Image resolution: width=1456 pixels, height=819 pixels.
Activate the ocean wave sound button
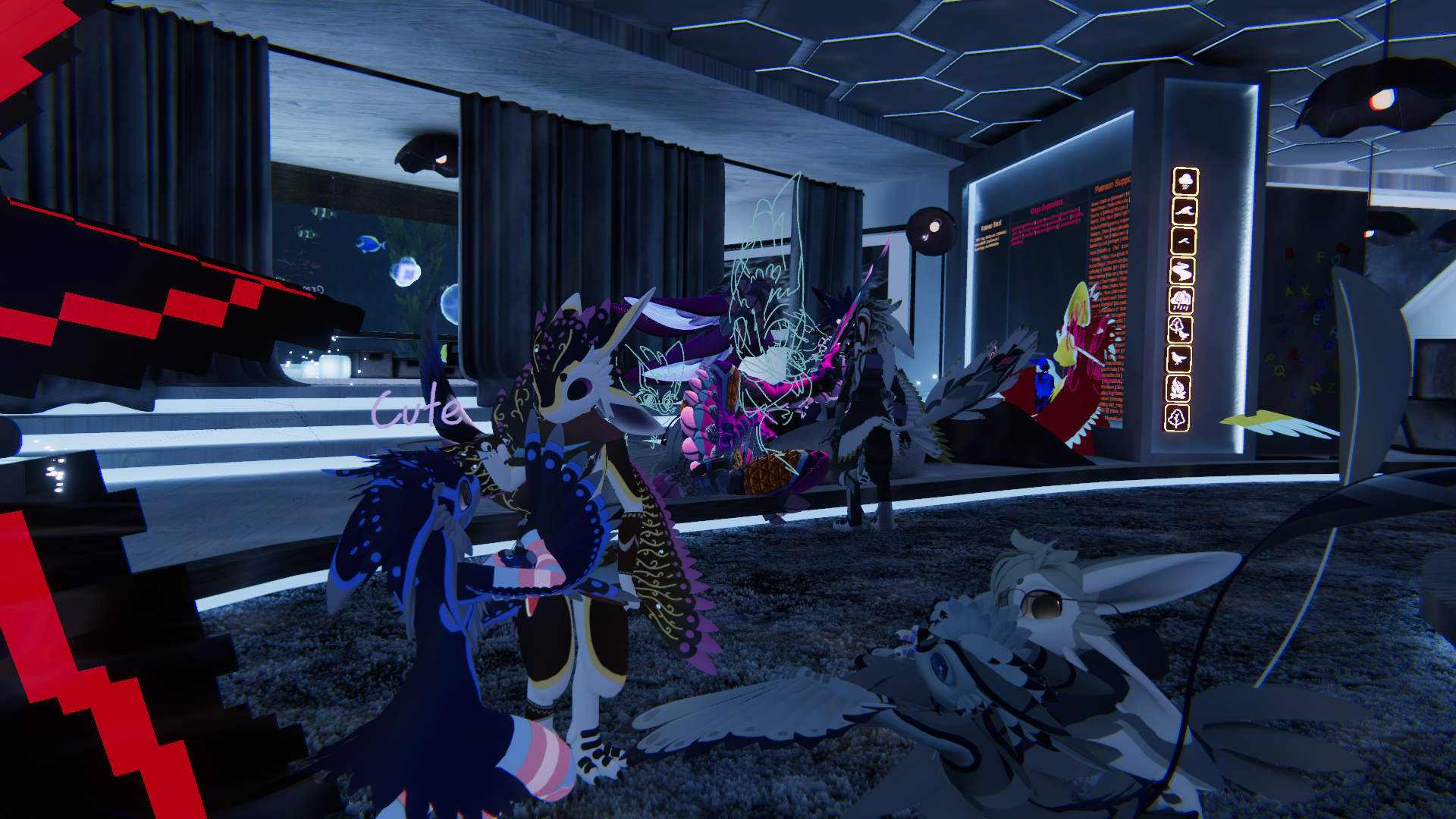(x=1185, y=212)
